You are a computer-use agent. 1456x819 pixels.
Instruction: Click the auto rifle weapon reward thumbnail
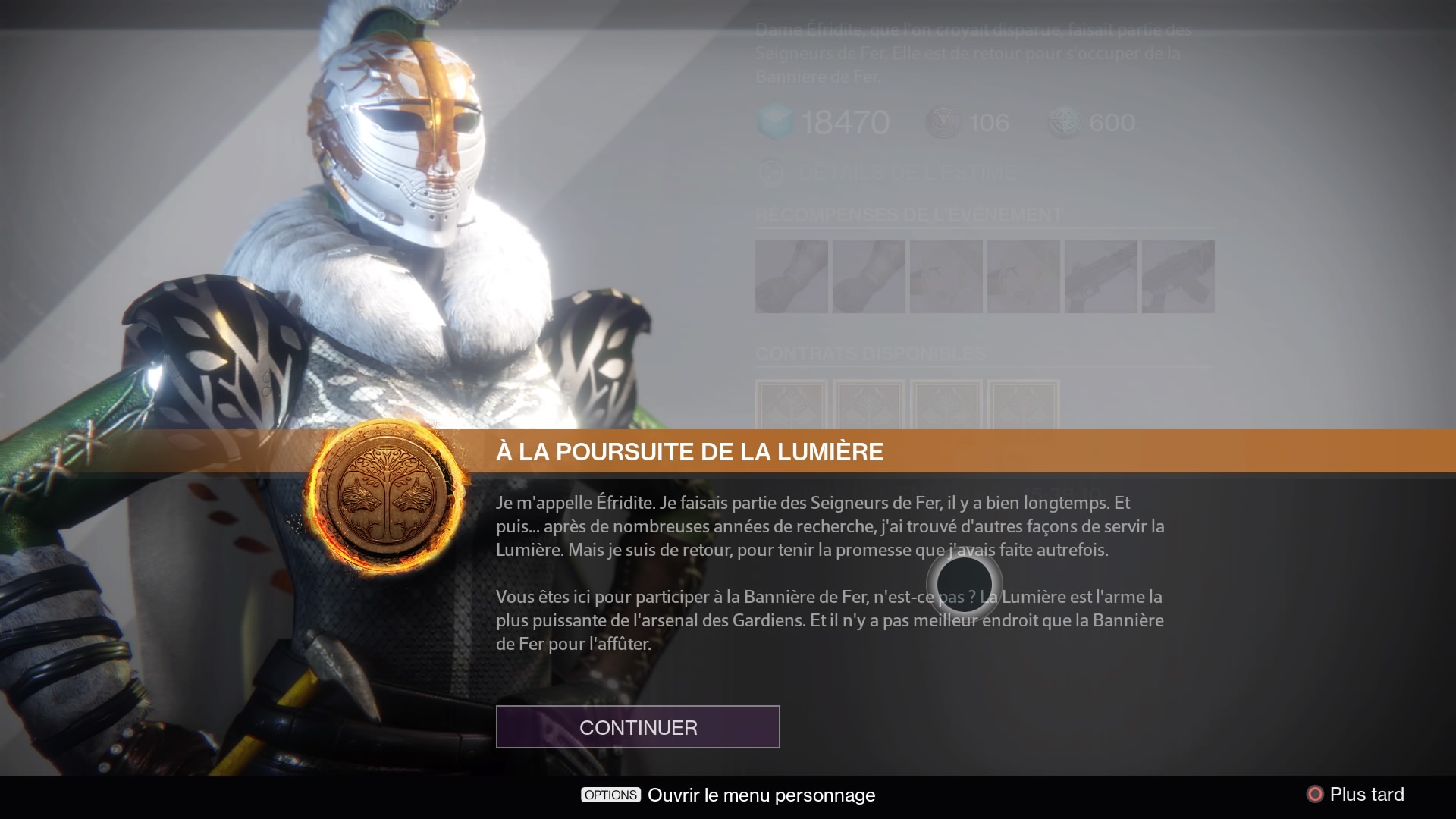(1100, 277)
